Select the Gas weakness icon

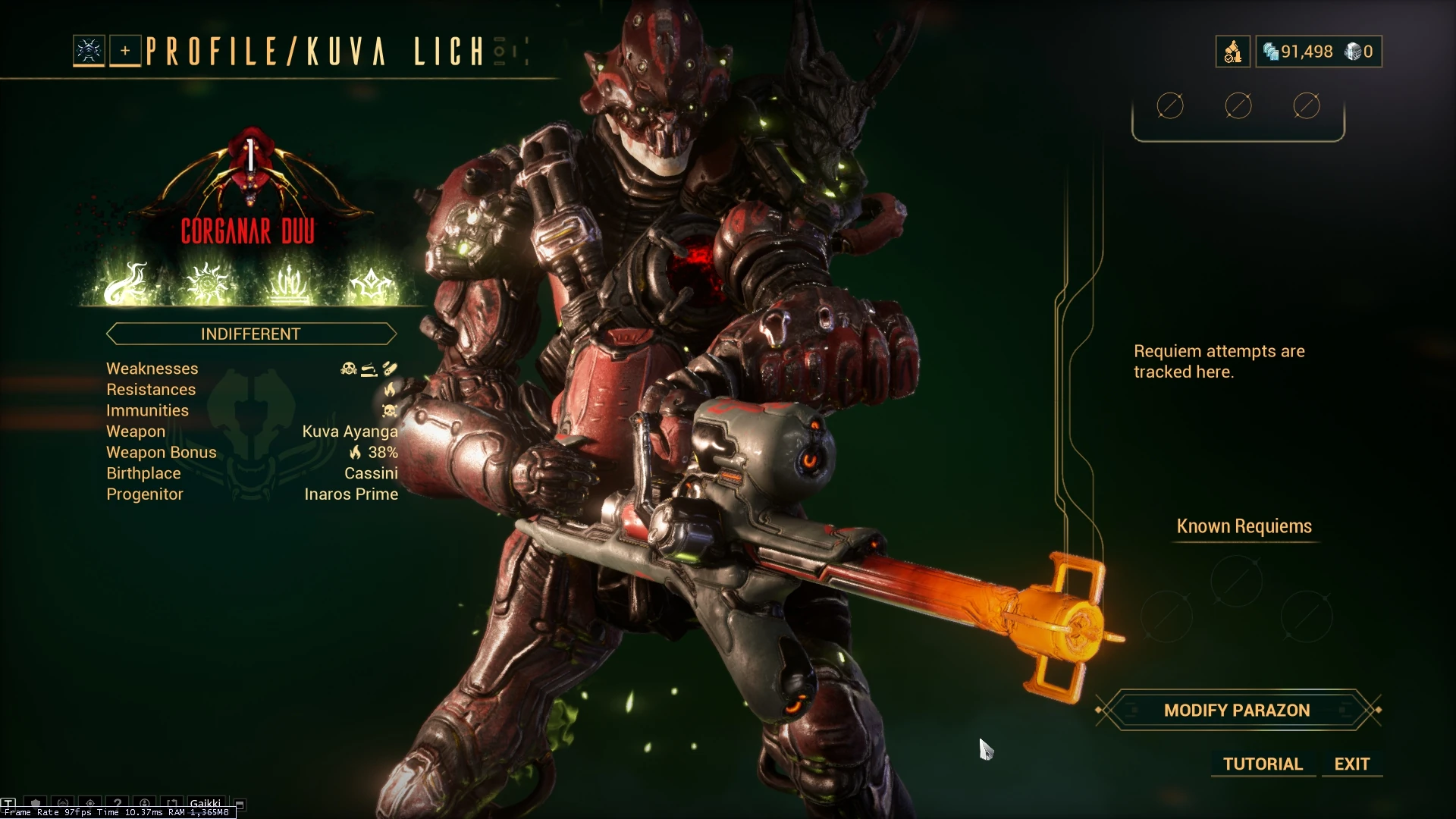pos(348,369)
